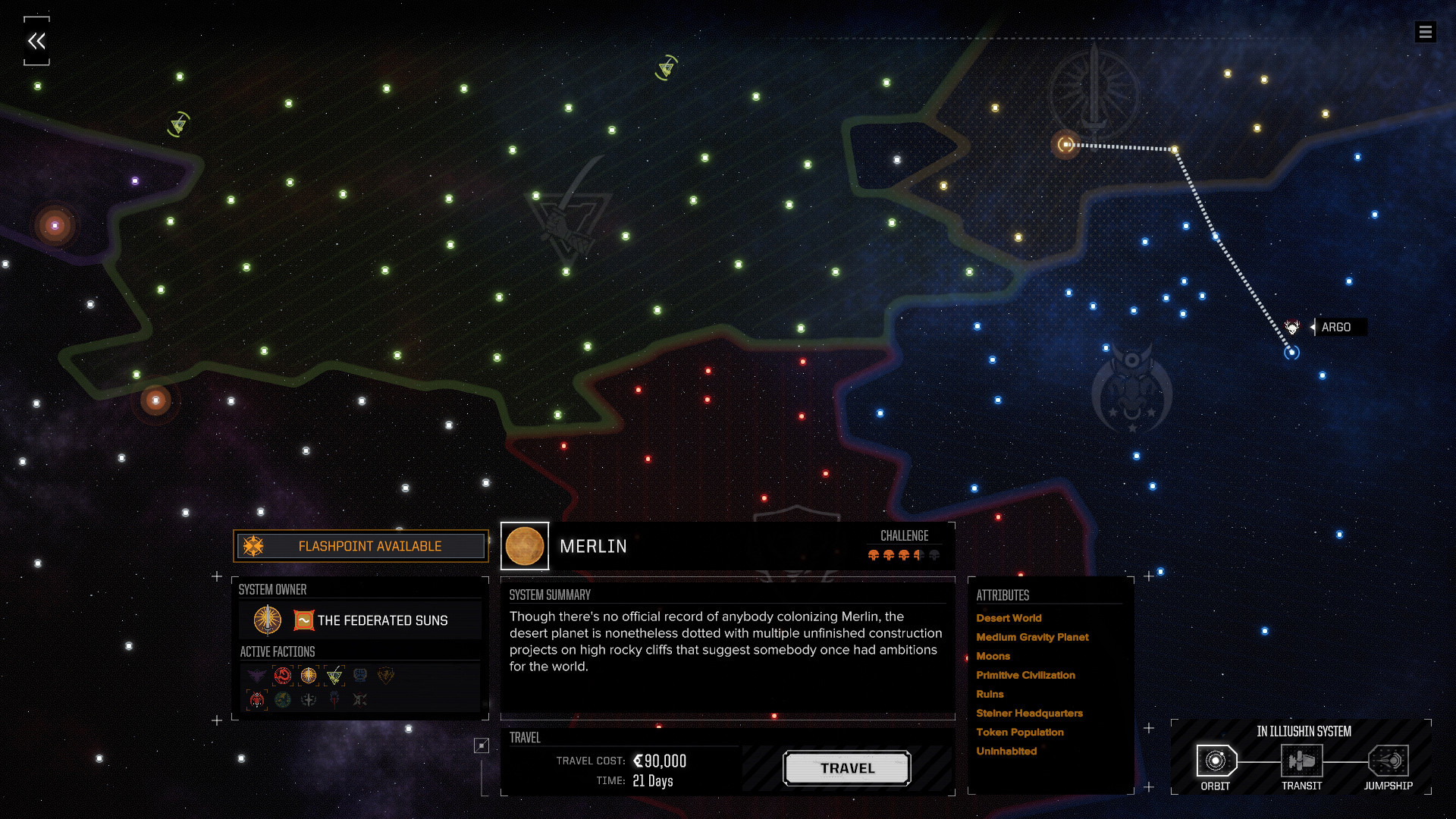Select the Jumpship travel stage icon

(1388, 761)
